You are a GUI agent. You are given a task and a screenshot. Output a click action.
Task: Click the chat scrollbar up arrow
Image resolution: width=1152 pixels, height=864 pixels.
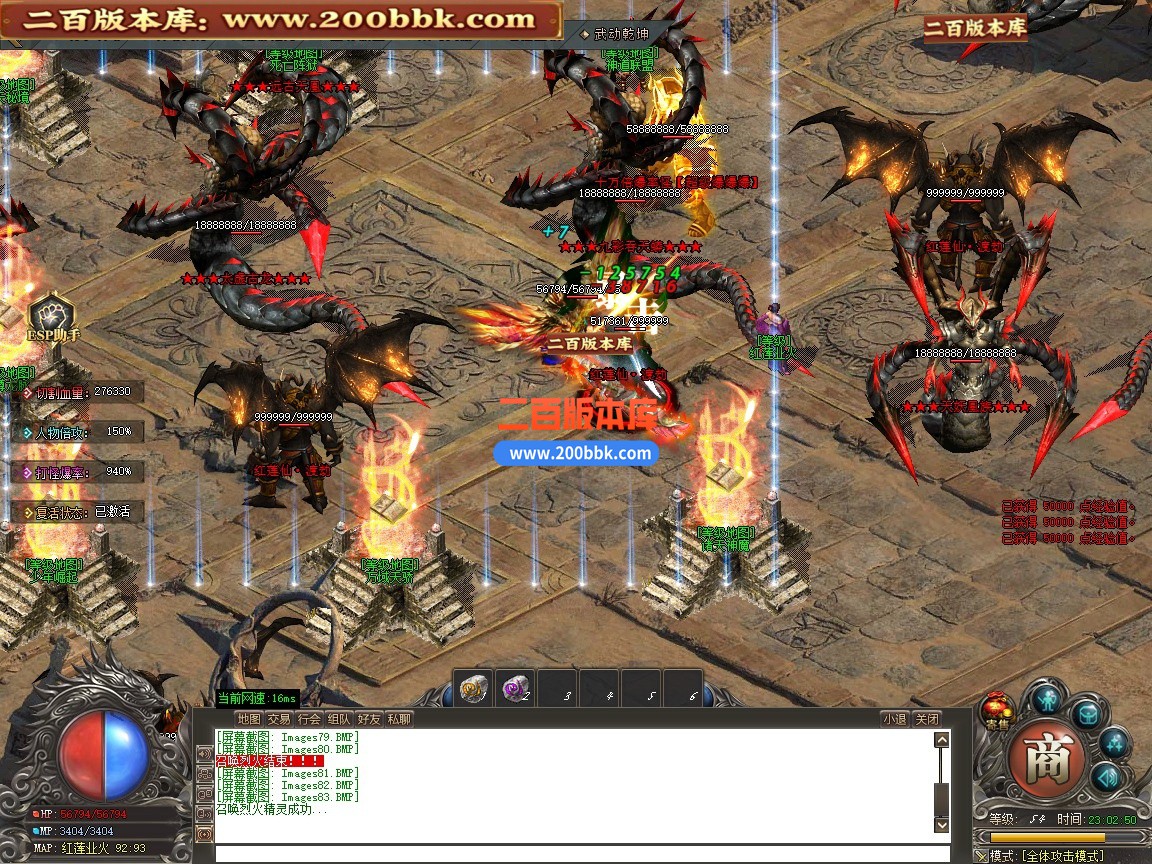click(941, 740)
